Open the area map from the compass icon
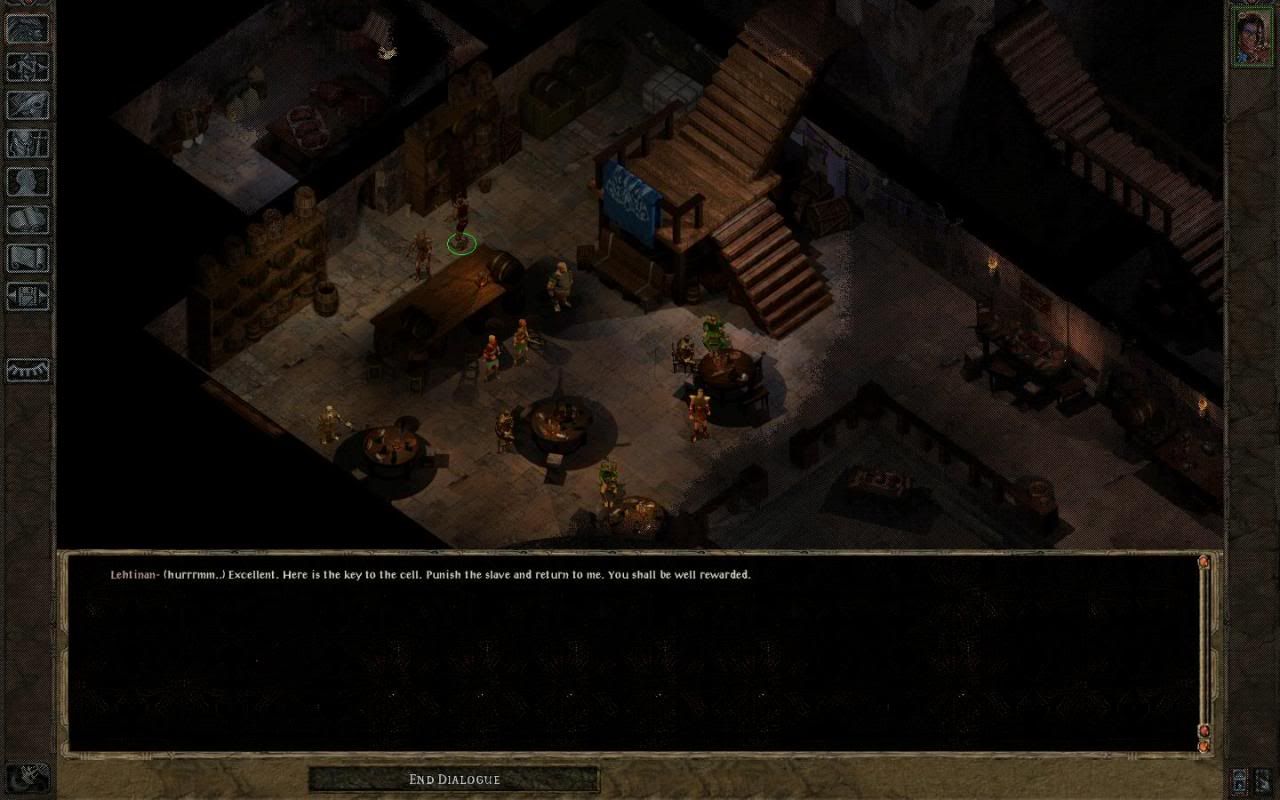 tap(27, 66)
